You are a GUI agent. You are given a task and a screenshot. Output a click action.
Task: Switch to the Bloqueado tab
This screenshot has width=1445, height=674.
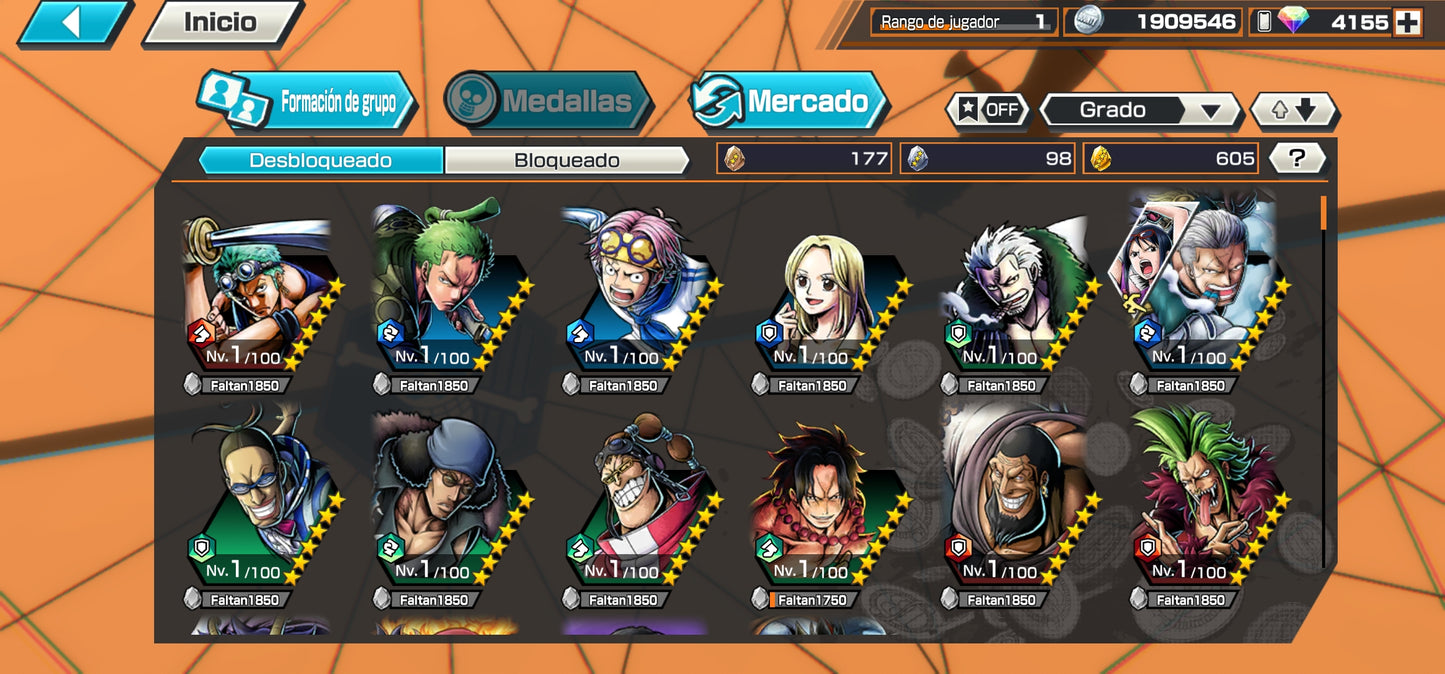tap(566, 160)
